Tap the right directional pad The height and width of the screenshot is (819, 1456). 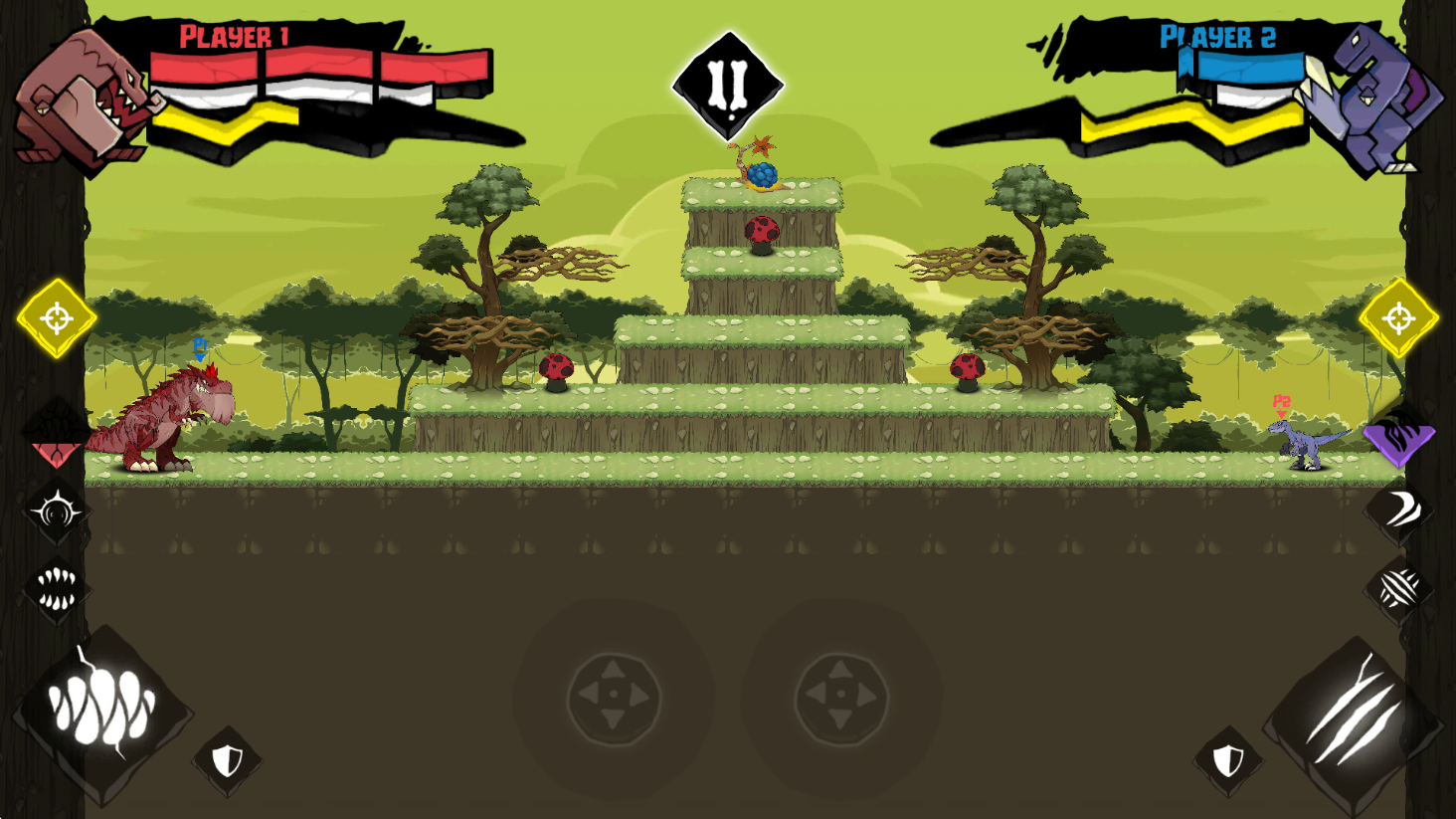click(x=840, y=696)
